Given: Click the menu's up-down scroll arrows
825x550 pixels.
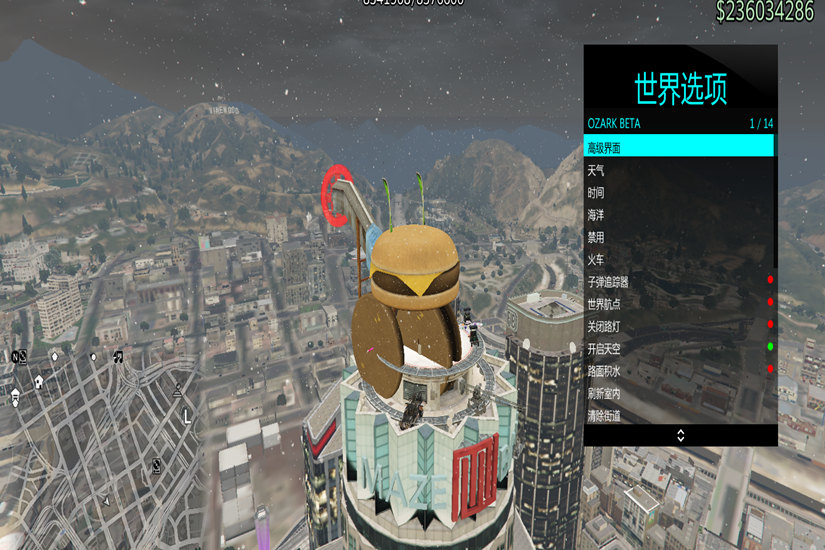Looking at the screenshot, I should (680, 435).
